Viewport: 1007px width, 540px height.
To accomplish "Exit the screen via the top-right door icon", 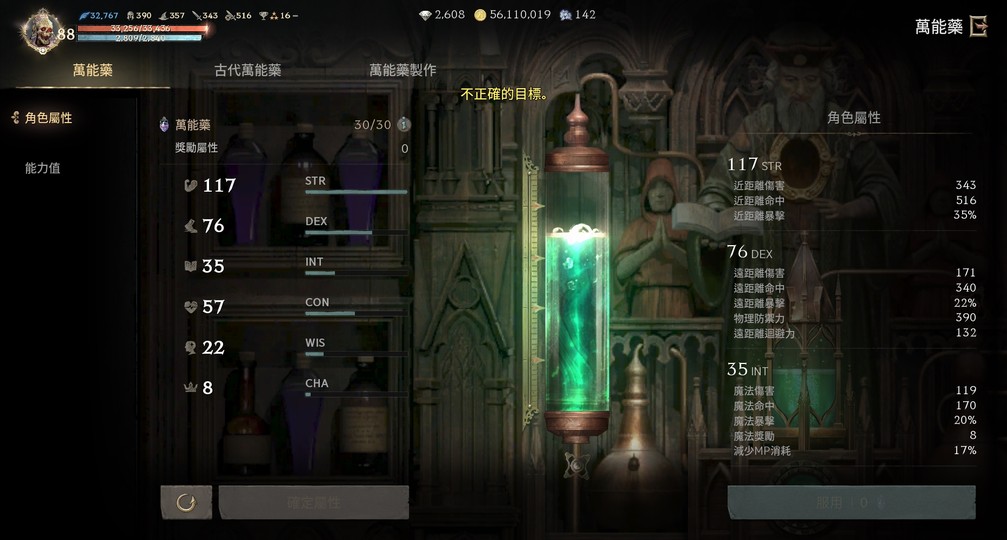I will (x=978, y=27).
